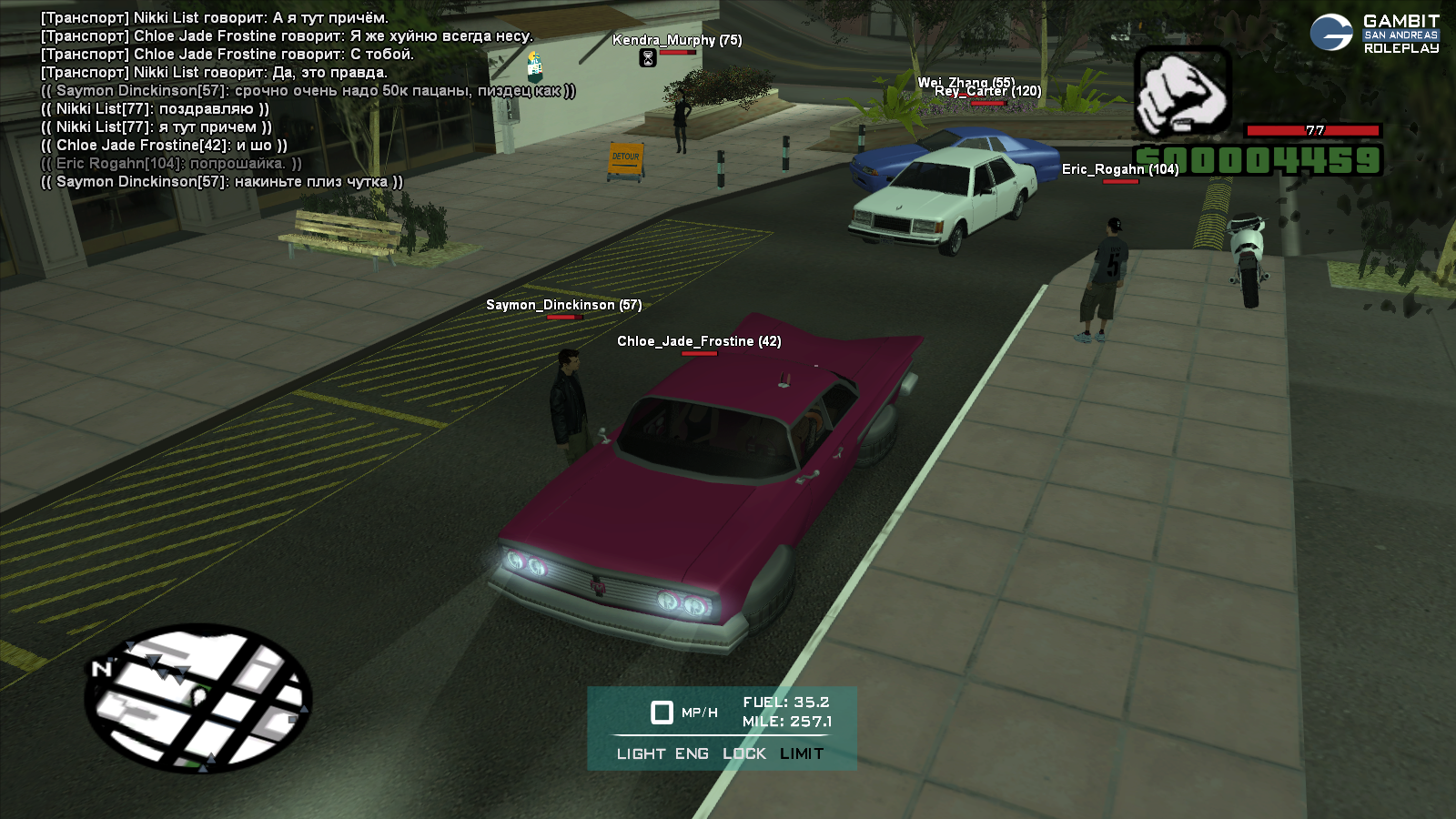
Task: Click the Gambit San Andreas Roleplay logo
Action: pos(1375,34)
